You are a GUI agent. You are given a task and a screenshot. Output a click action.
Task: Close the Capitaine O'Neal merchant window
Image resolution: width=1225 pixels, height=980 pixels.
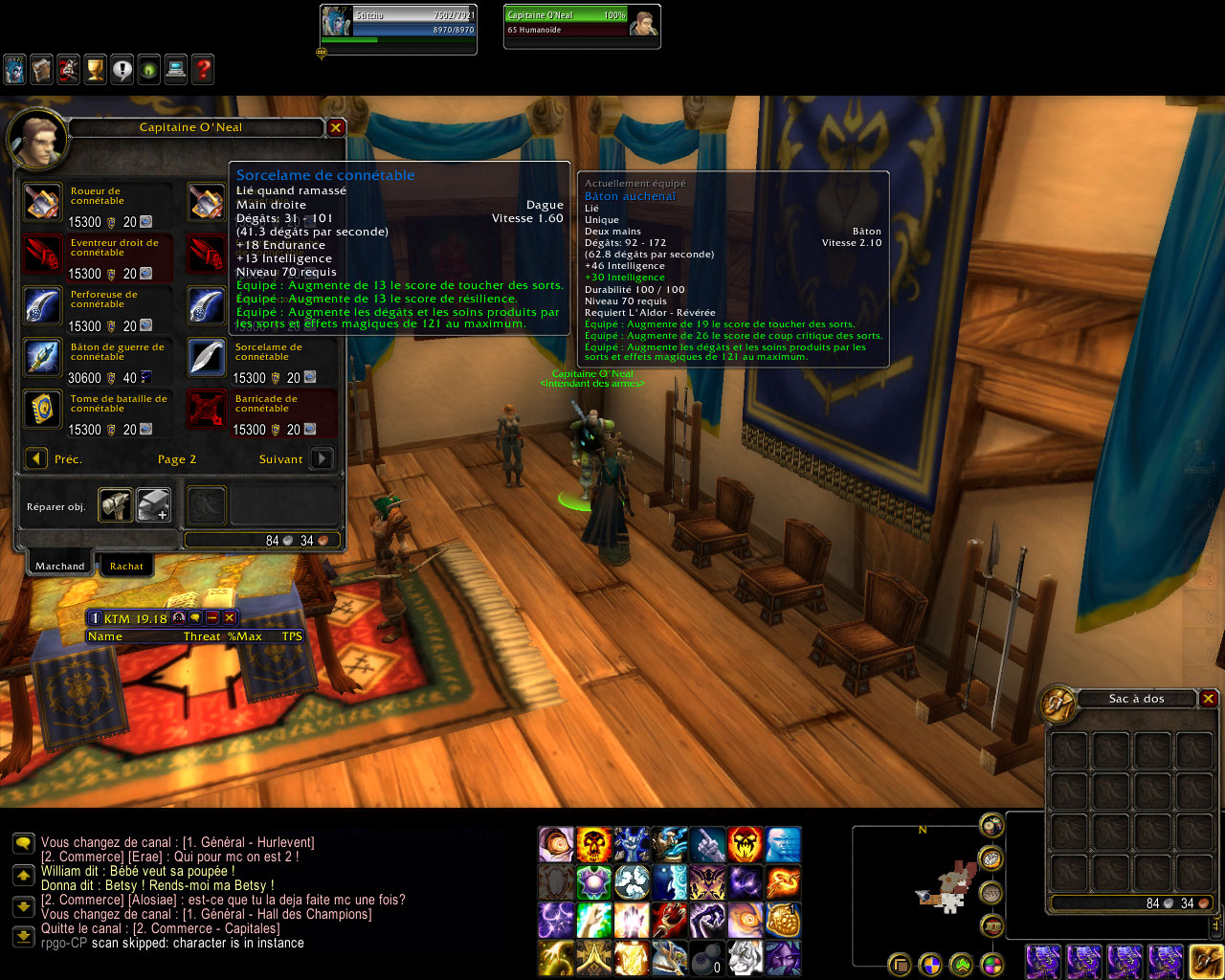(336, 127)
